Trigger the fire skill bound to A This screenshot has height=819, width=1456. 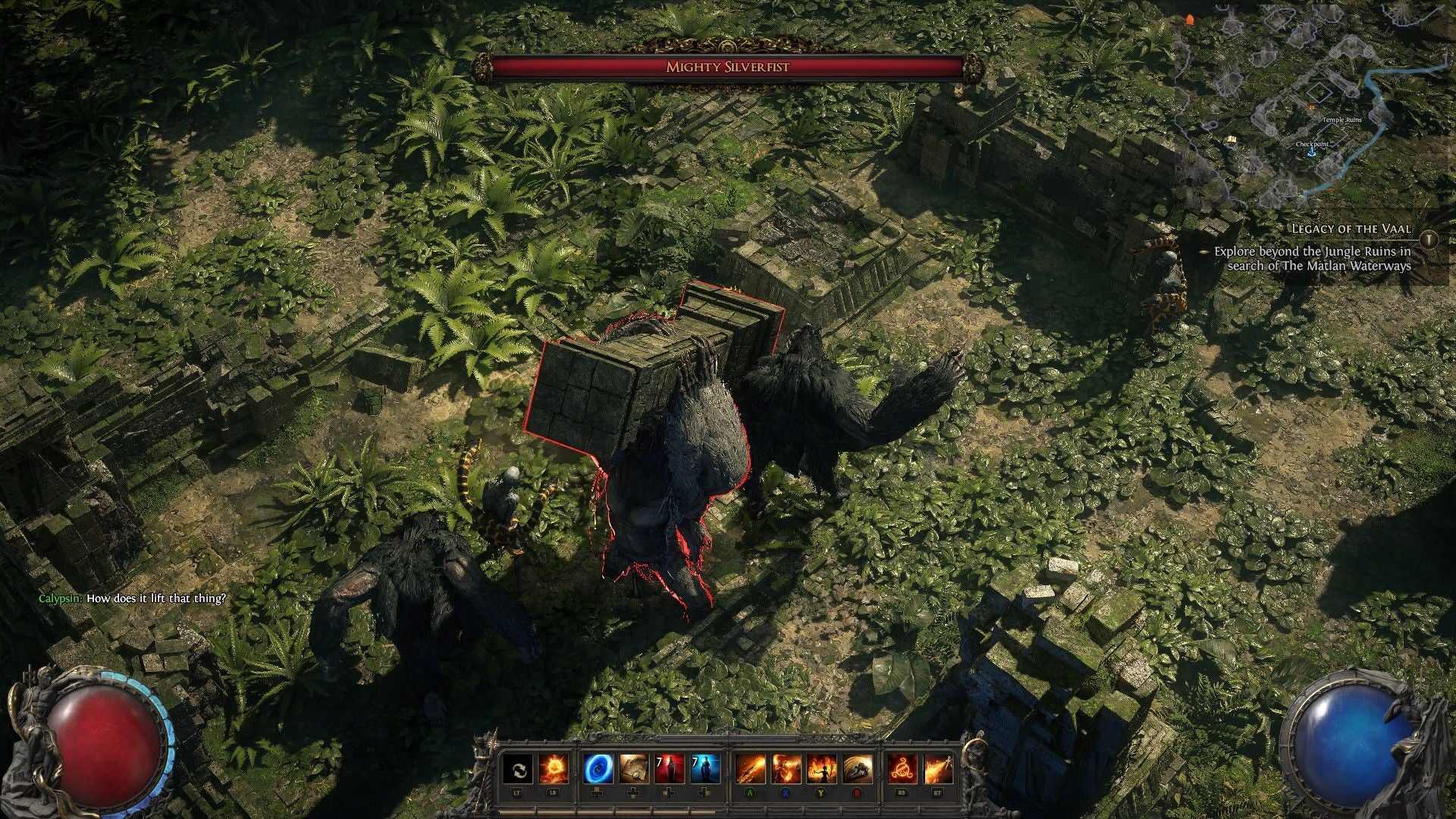pyautogui.click(x=749, y=769)
